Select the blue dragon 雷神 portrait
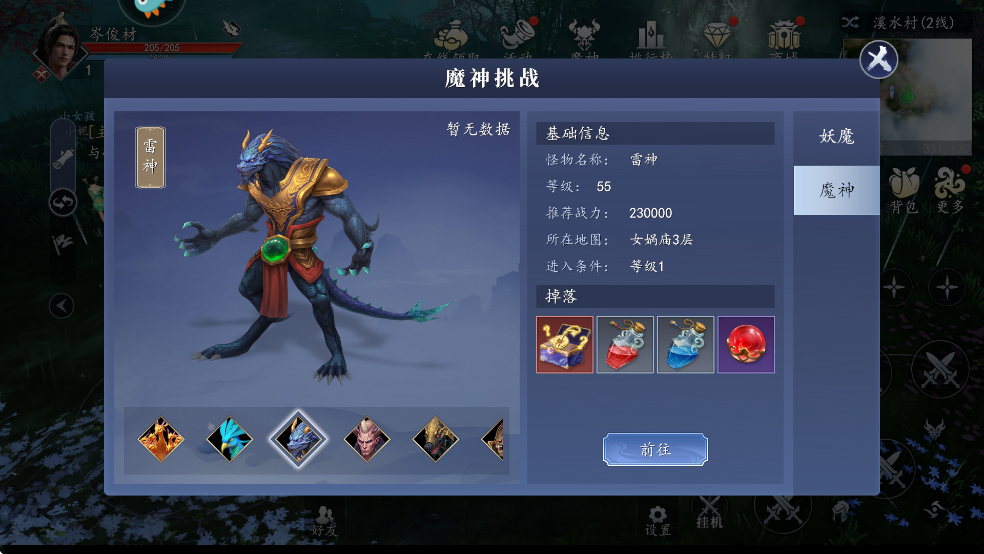984x554 pixels. [x=297, y=438]
